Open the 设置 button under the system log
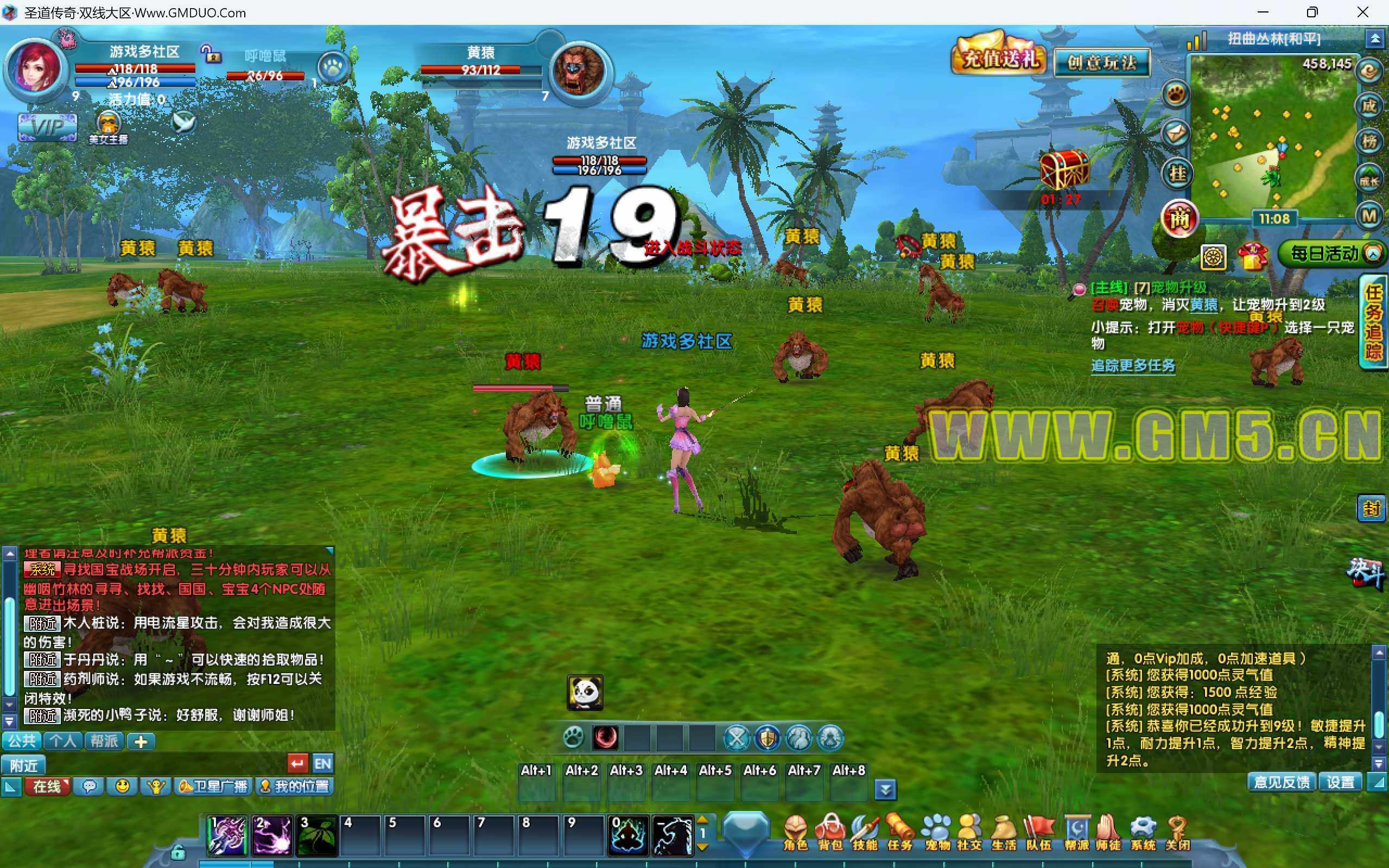The width and height of the screenshot is (1389, 868). tap(1340, 782)
